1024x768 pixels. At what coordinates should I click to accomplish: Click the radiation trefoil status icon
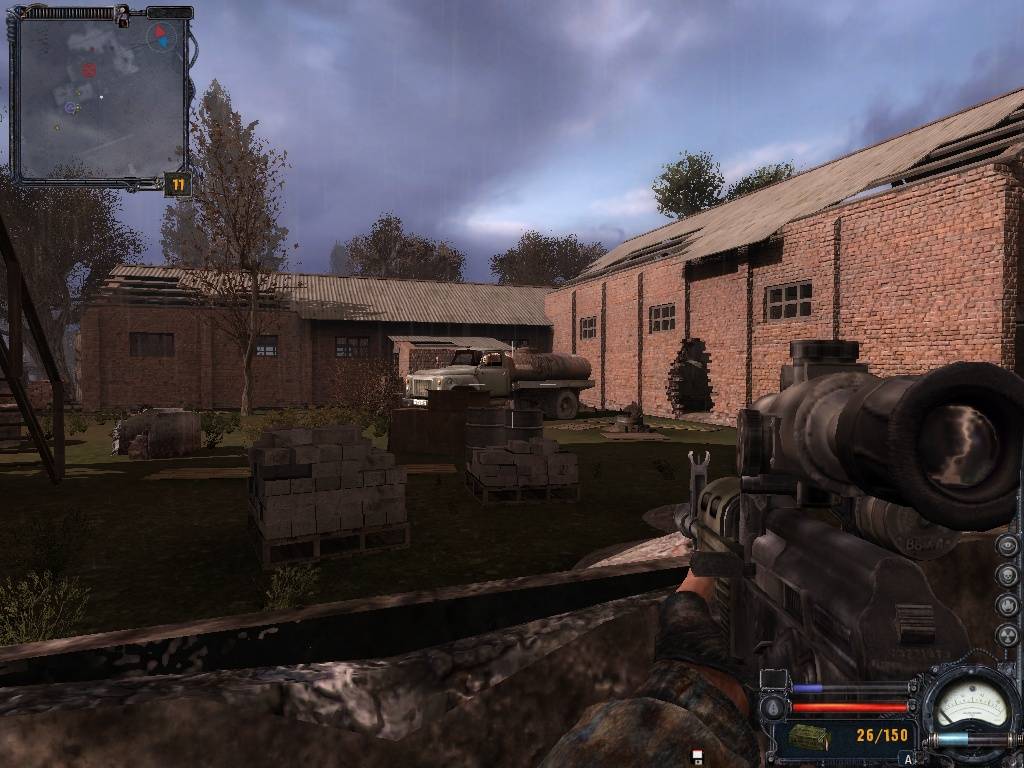pyautogui.click(x=1007, y=635)
